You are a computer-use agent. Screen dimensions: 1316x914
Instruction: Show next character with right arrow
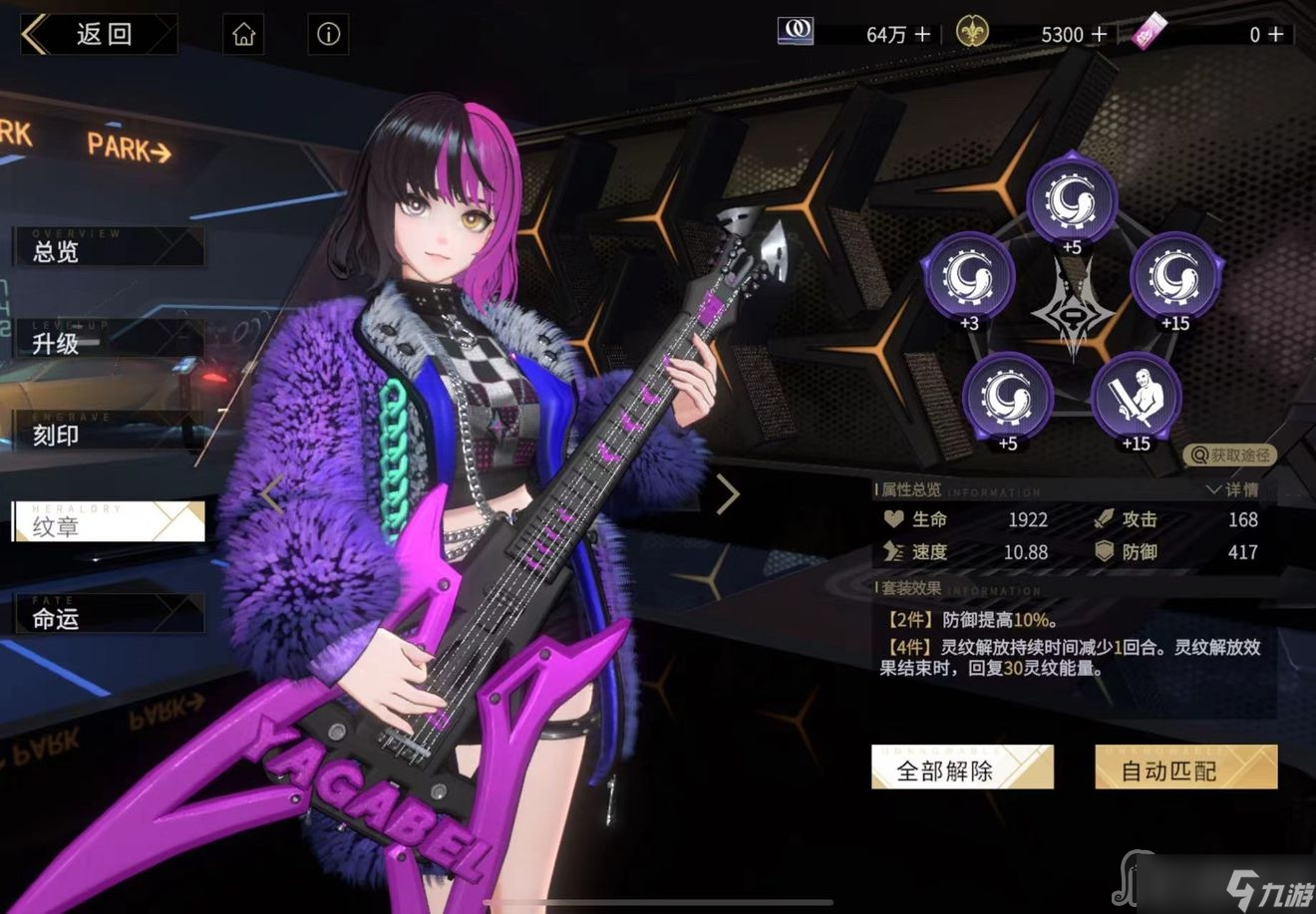click(728, 493)
